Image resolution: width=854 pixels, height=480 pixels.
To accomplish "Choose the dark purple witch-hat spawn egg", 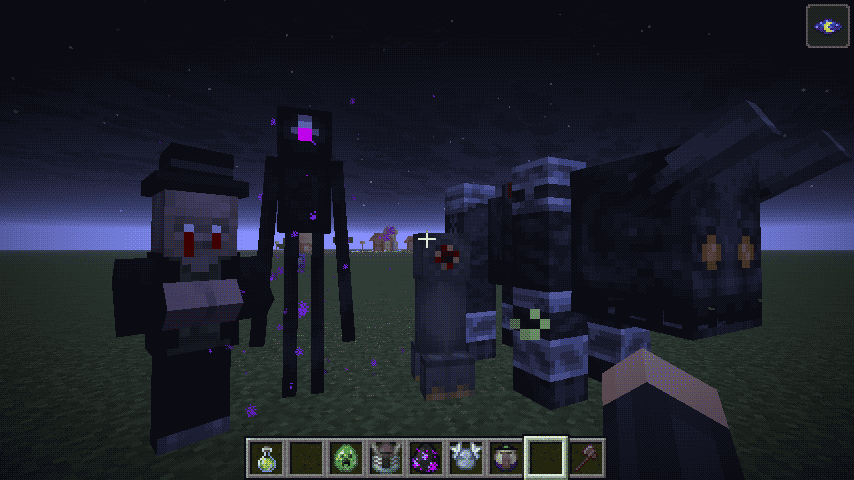I will pyautogui.click(x=506, y=458).
